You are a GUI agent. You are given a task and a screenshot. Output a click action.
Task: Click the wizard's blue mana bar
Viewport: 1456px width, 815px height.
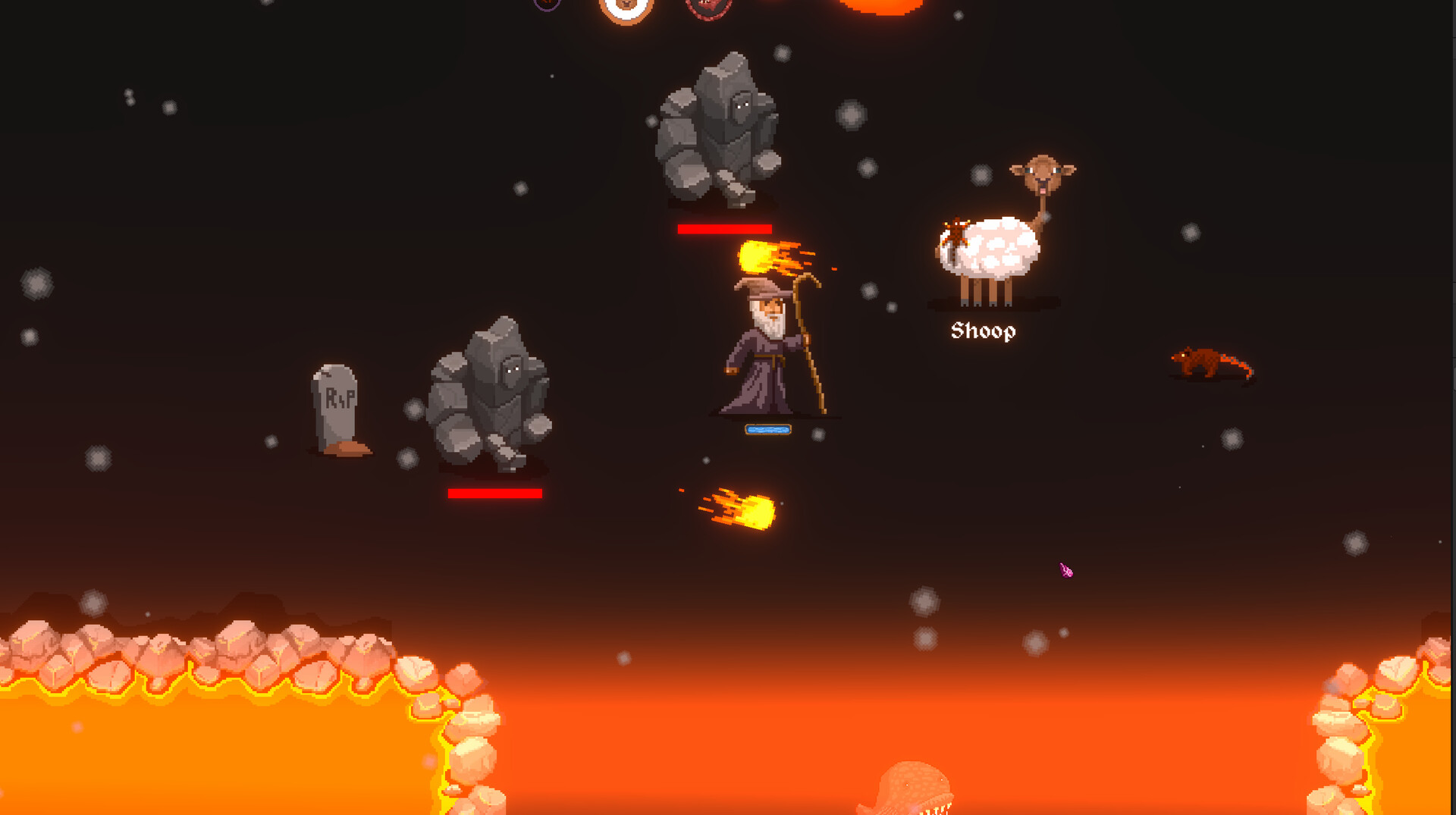tap(767, 429)
